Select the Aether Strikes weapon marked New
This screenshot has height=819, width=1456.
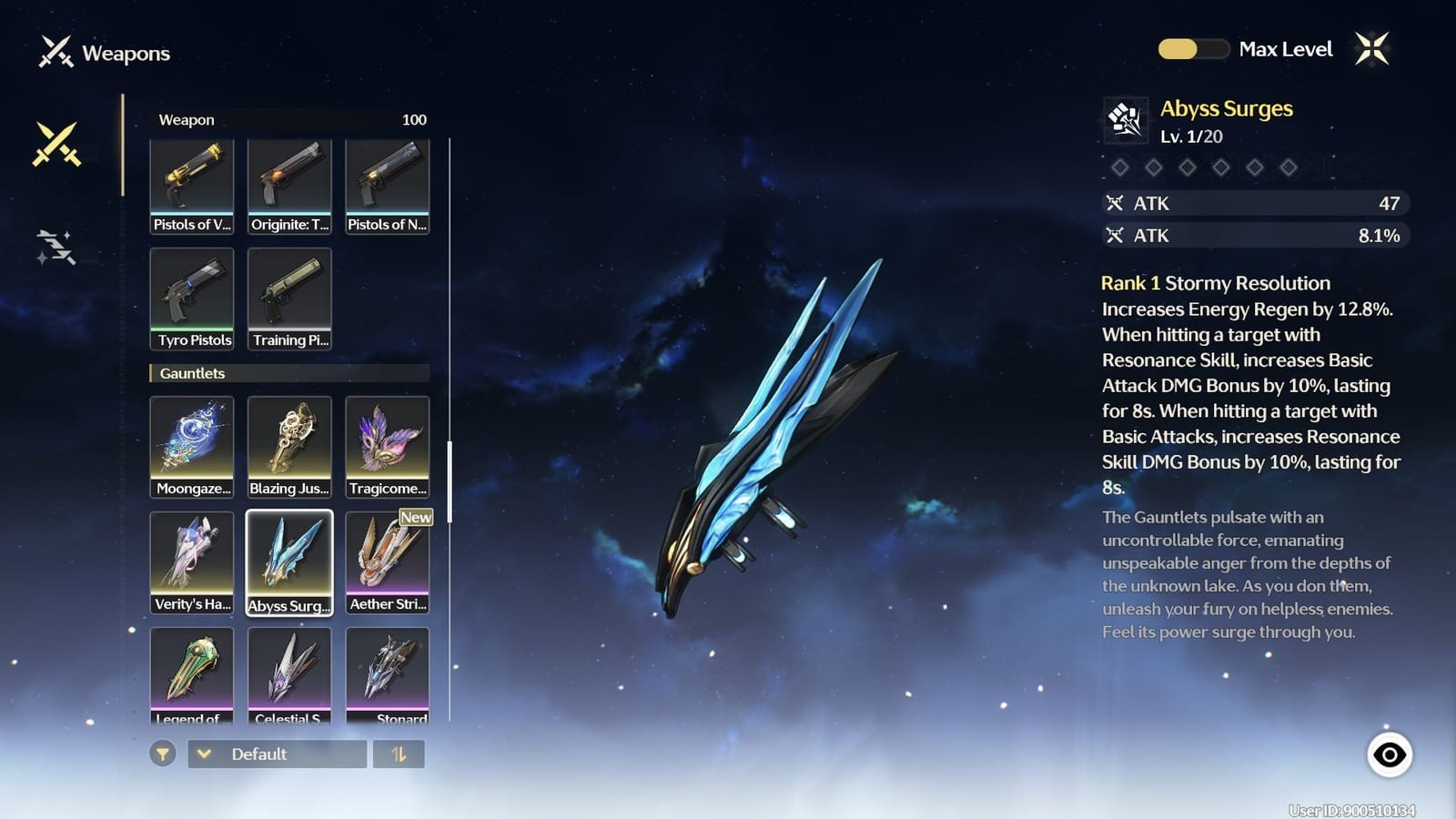[387, 560]
